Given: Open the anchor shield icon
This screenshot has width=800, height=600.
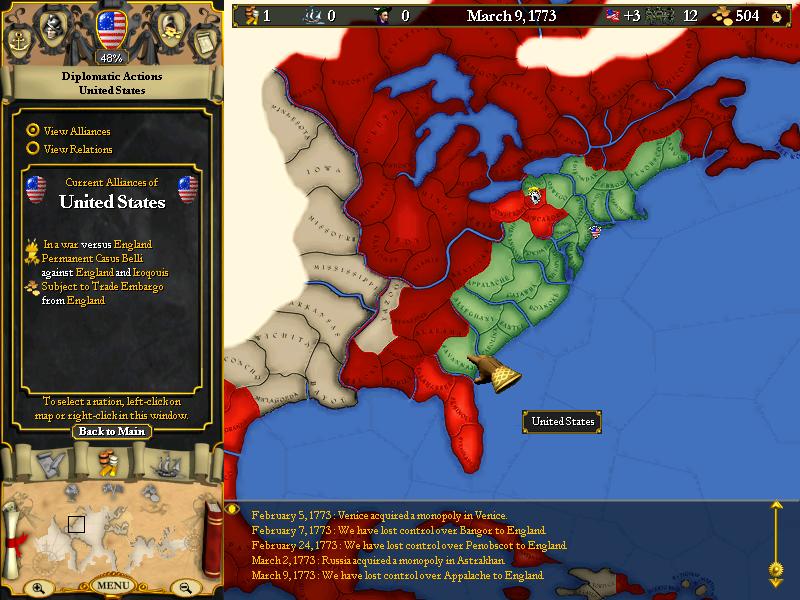Looking at the screenshot, I should [21, 41].
